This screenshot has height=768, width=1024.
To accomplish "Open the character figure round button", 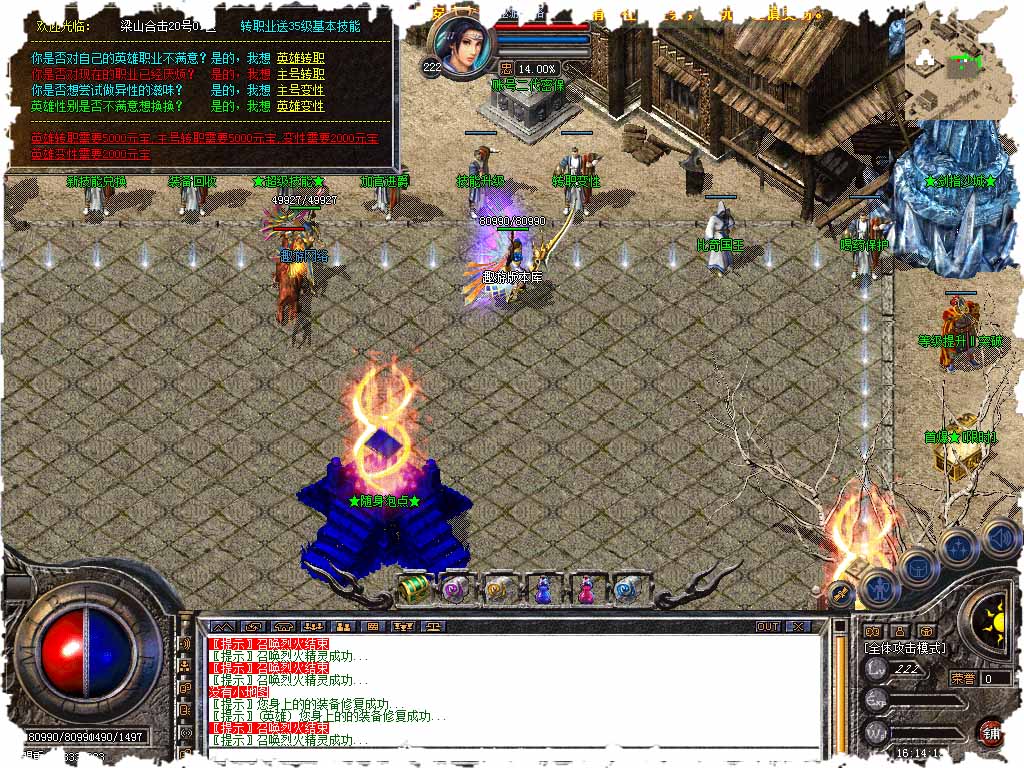I will pyautogui.click(x=879, y=587).
